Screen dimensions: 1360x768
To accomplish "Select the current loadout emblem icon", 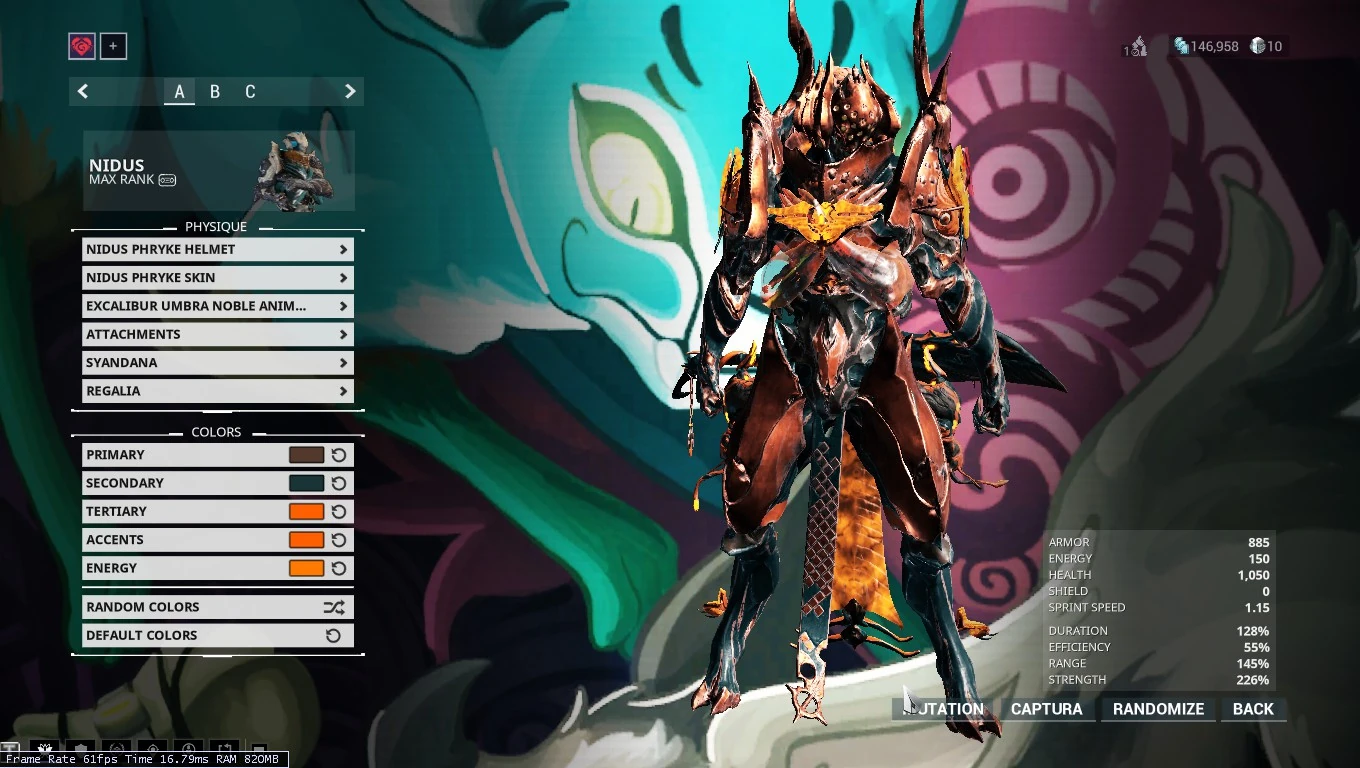I will [81, 46].
